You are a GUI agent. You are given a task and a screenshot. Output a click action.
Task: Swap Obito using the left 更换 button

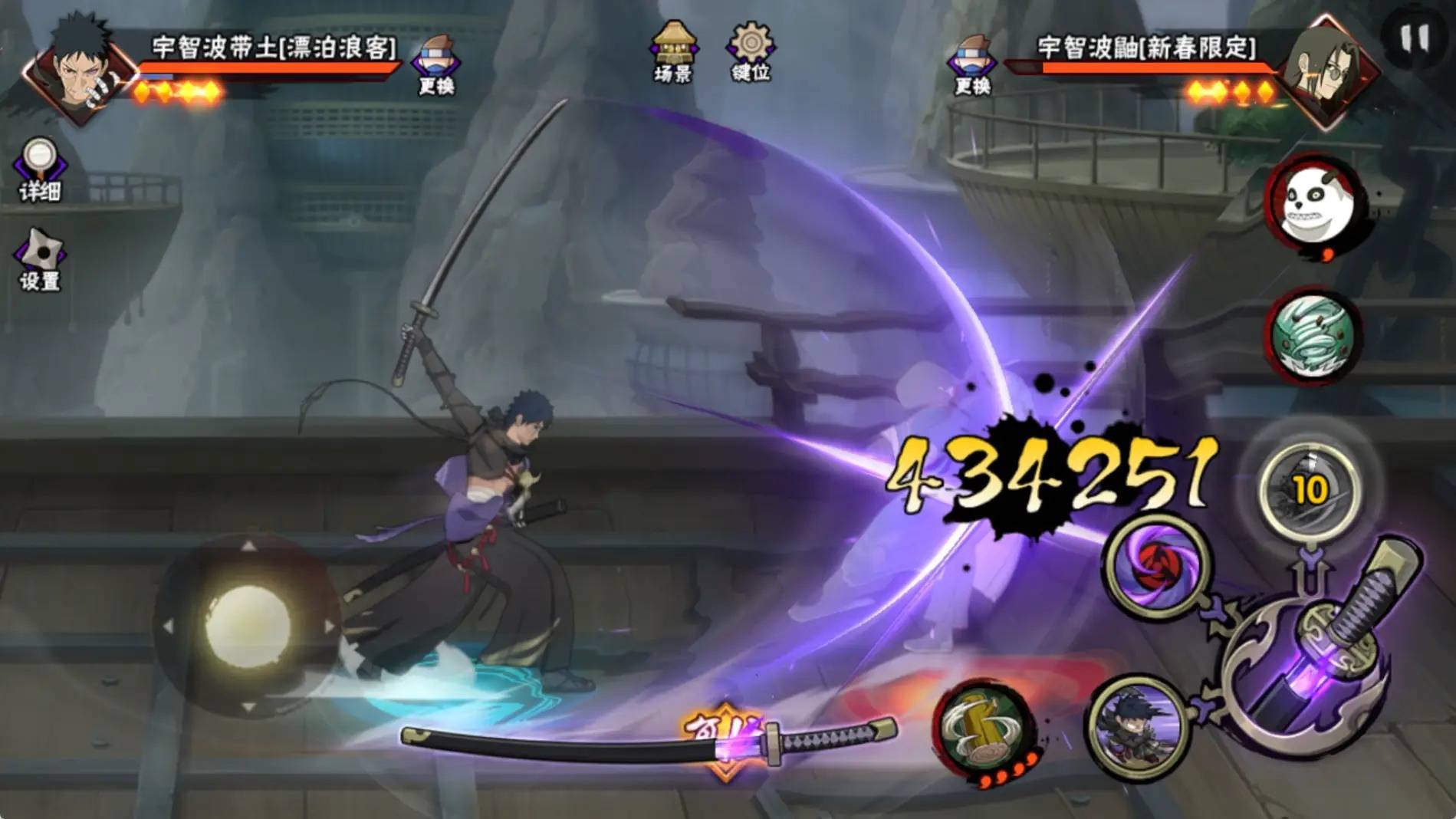click(x=435, y=64)
